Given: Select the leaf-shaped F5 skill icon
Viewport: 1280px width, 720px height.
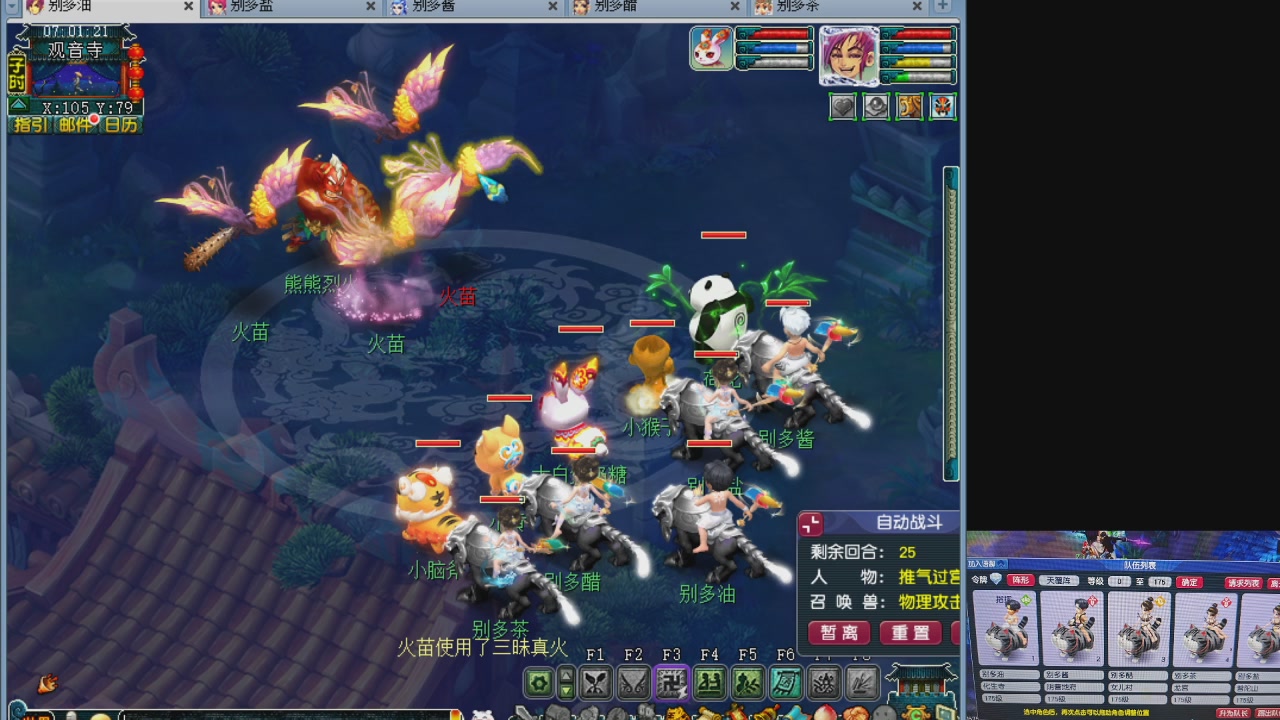Looking at the screenshot, I should [749, 682].
